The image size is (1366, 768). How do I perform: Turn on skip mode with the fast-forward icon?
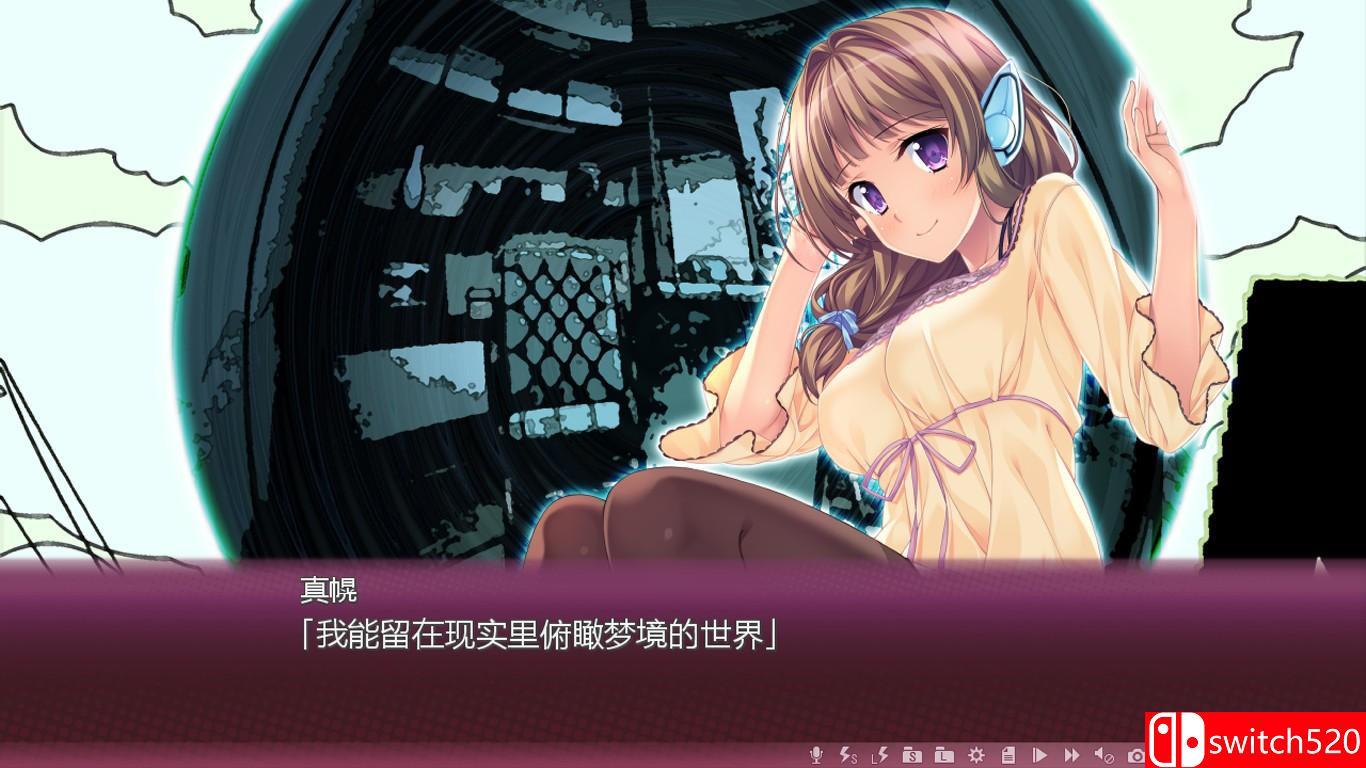pos(1072,755)
